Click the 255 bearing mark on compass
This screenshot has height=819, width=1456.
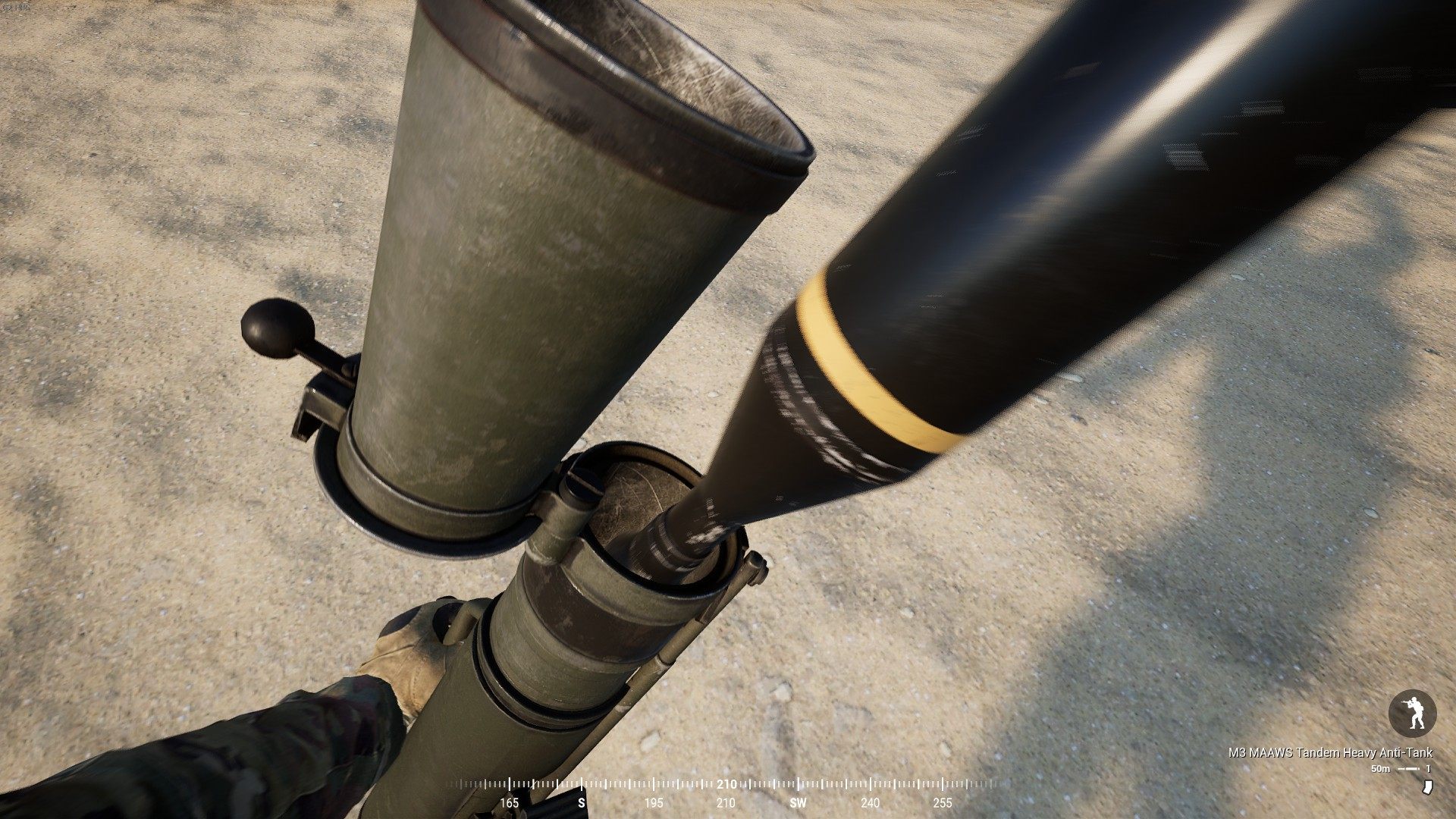(943, 801)
